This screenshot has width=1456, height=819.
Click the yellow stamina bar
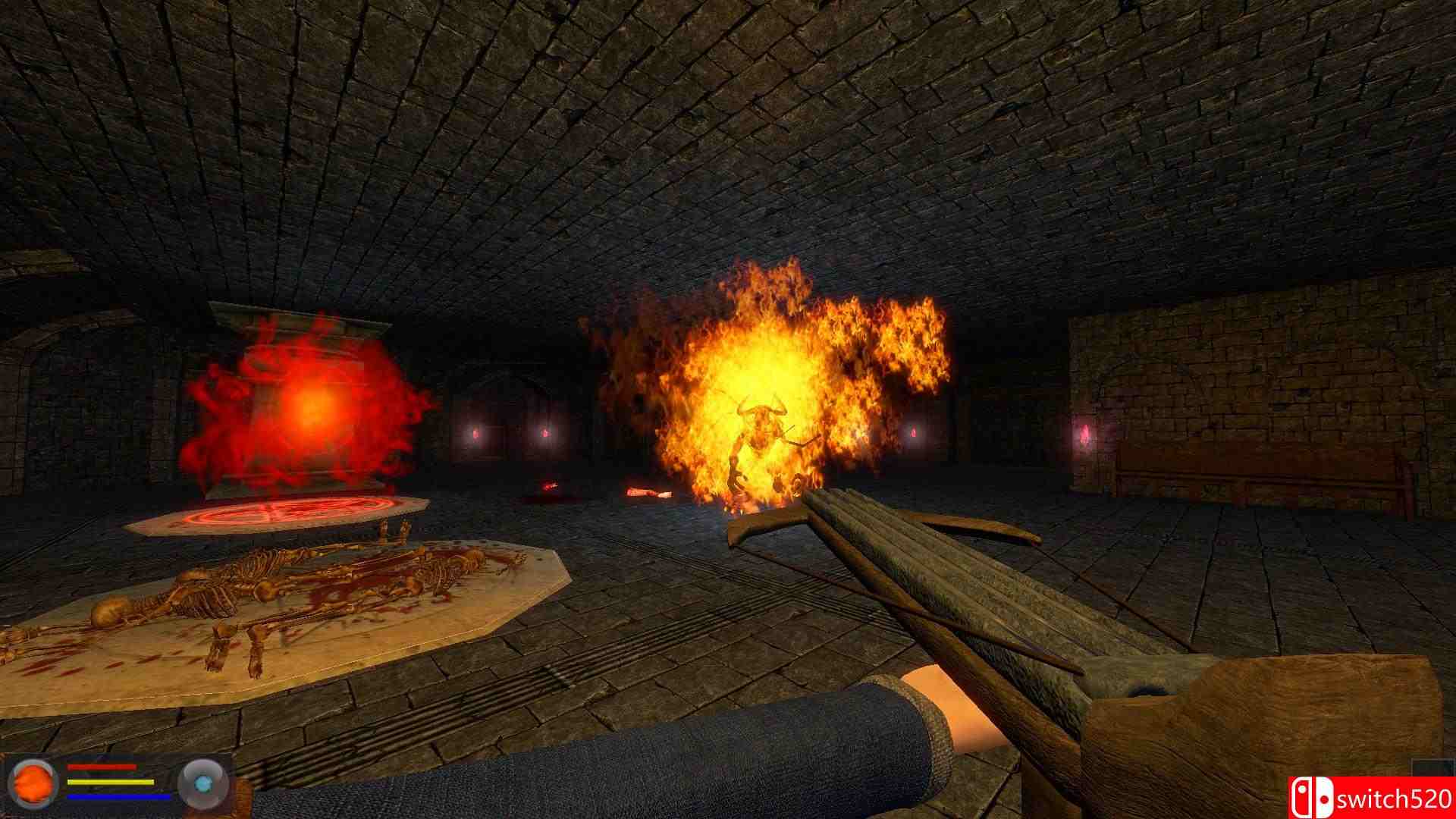110,781
